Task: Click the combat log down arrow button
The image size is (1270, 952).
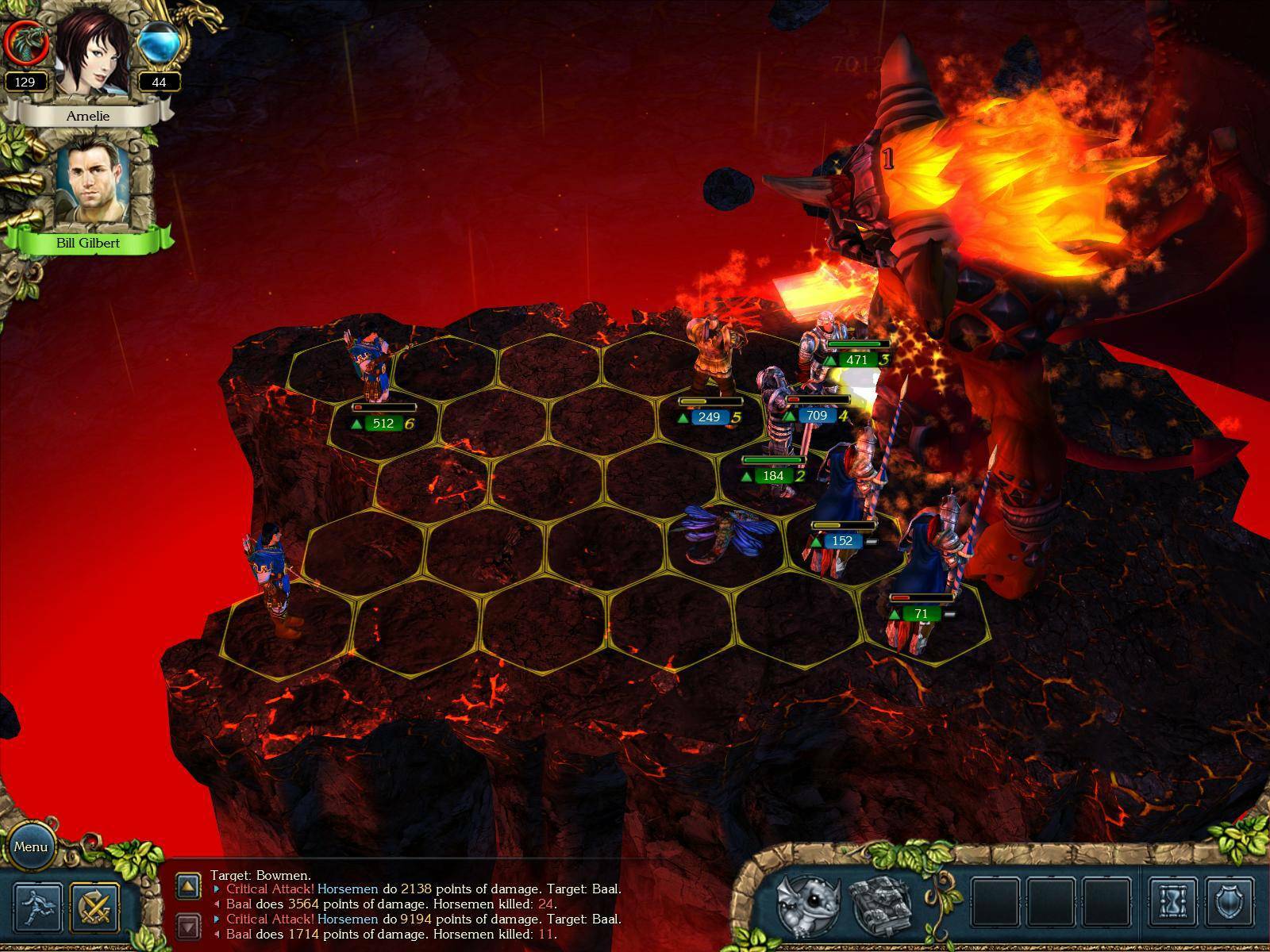Action: coord(188,925)
